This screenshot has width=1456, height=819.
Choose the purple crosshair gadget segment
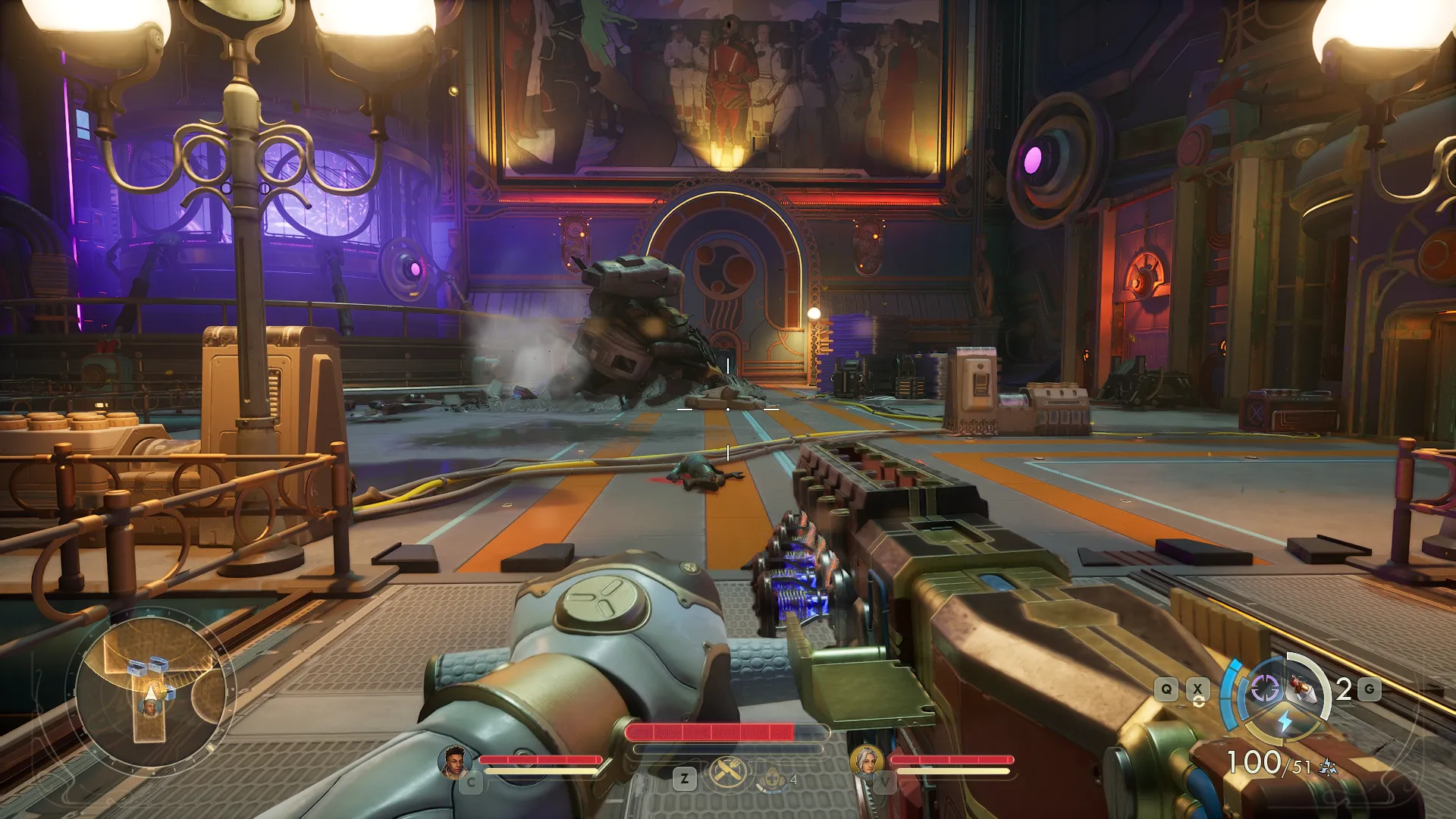pos(1264,689)
